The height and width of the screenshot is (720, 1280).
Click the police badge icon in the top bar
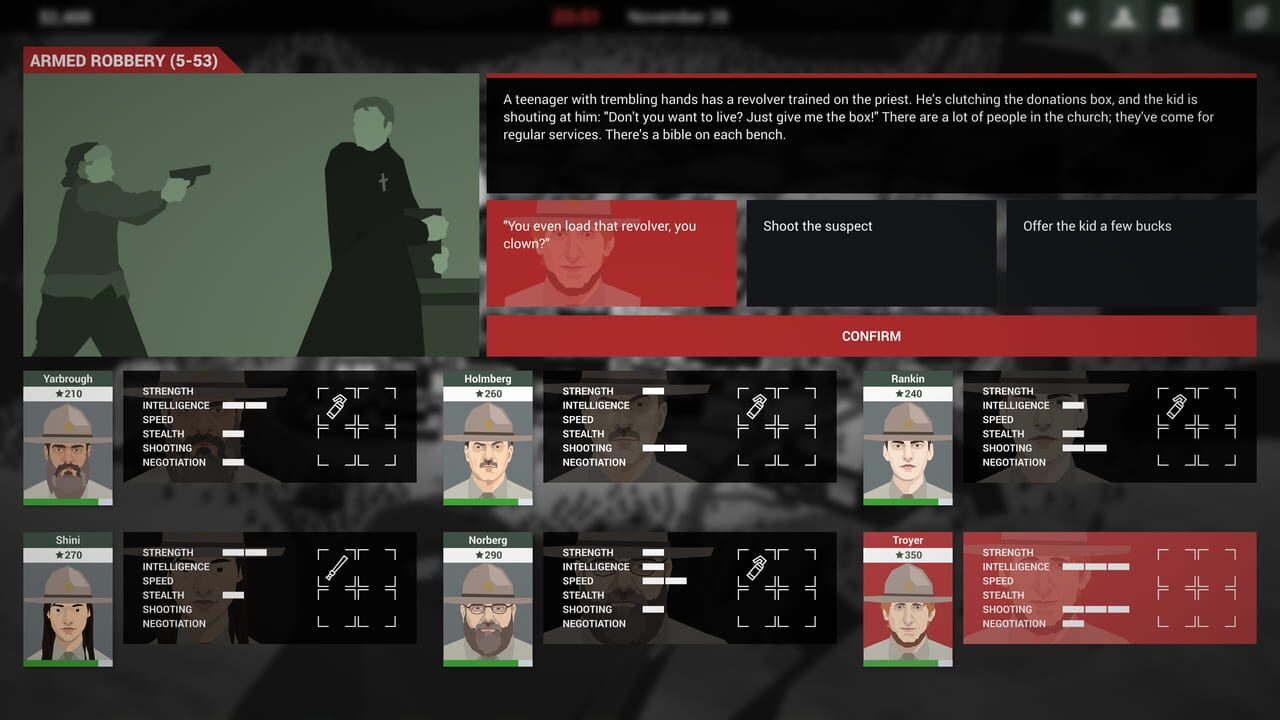tap(1076, 16)
